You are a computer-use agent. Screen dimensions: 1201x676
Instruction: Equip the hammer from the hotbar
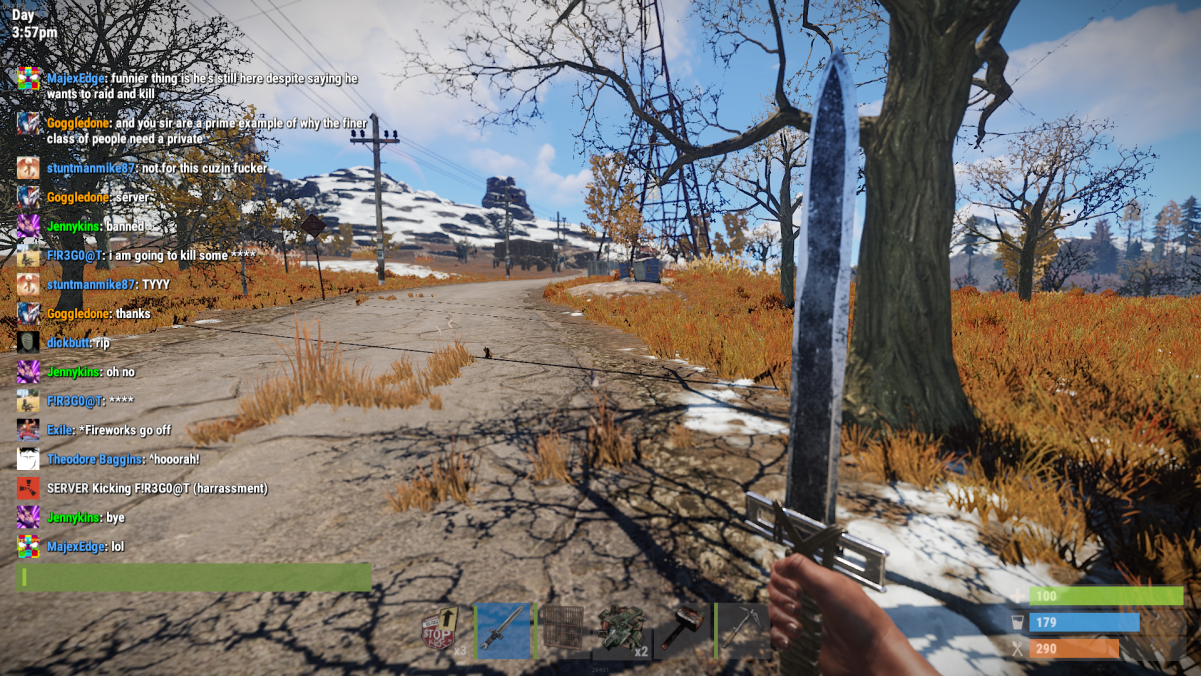(681, 630)
